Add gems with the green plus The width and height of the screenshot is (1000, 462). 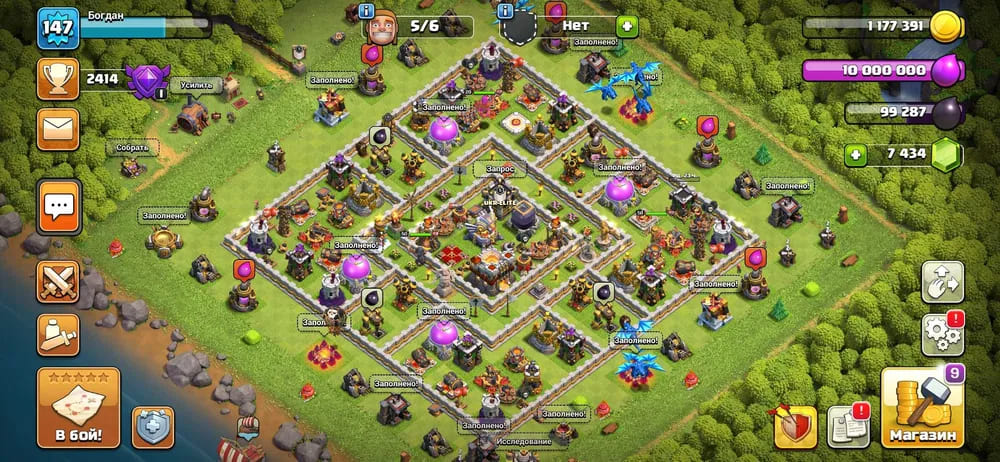(x=855, y=155)
